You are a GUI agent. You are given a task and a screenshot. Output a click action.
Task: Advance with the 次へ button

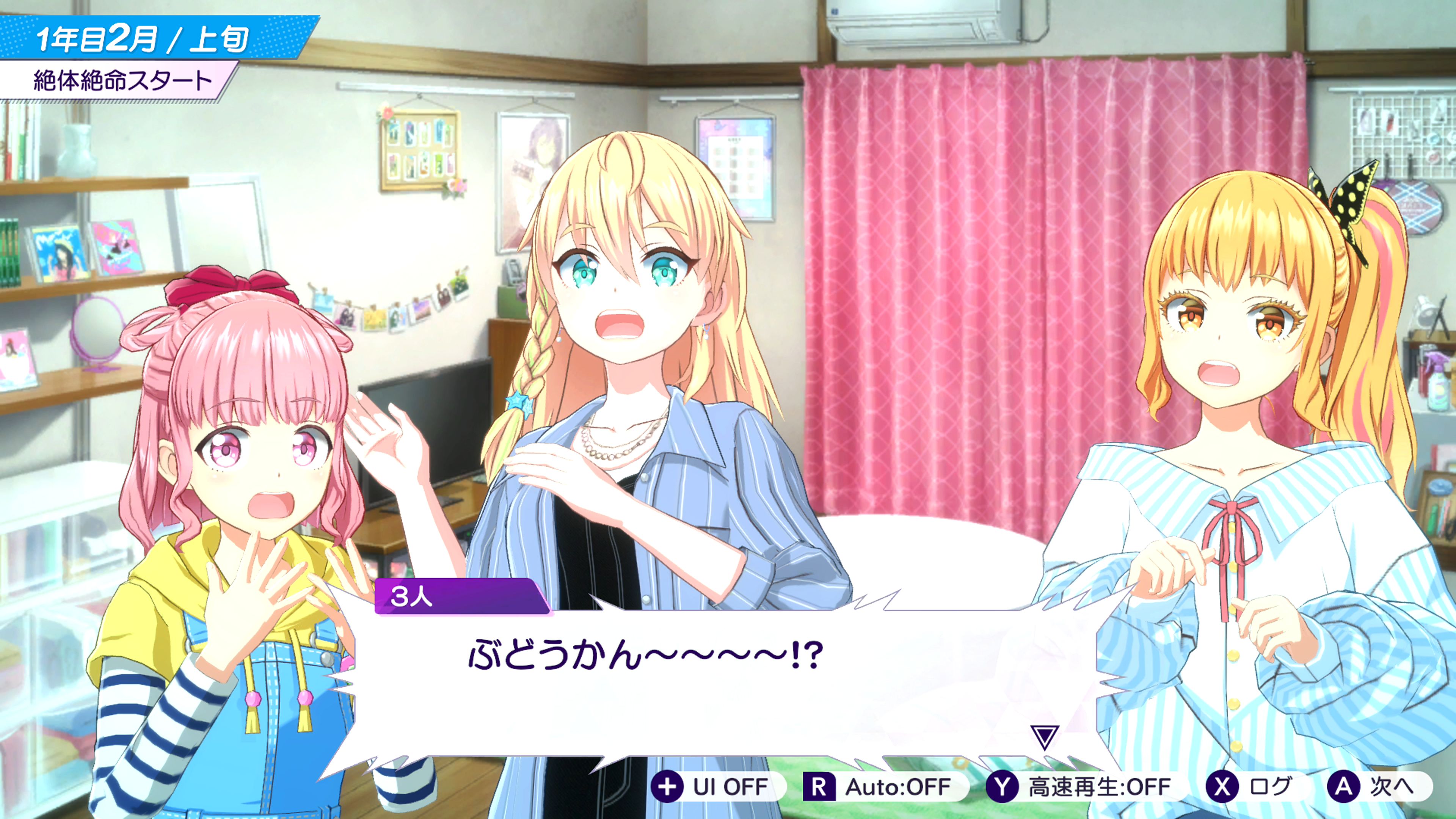click(x=1378, y=786)
